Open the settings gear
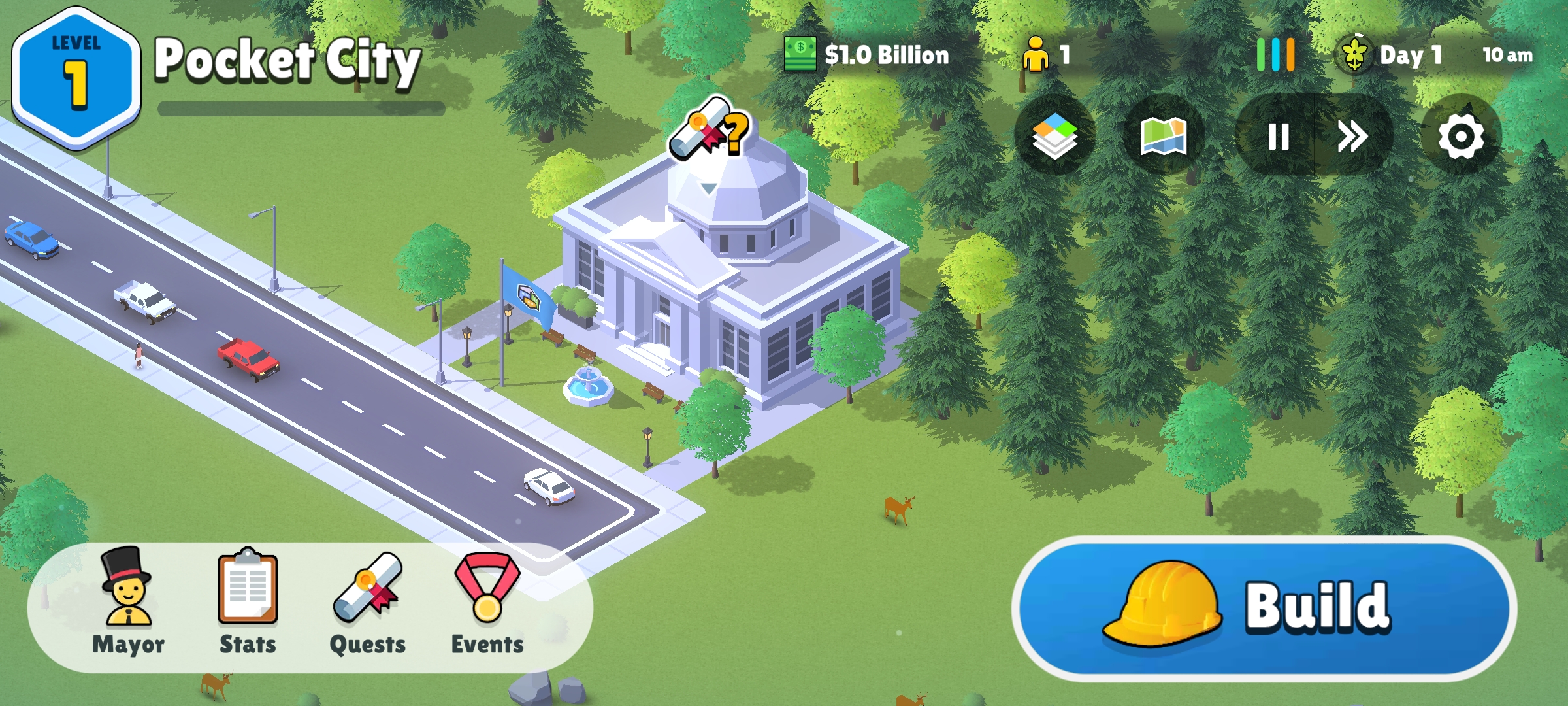Viewport: 1568px width, 706px height. (1461, 136)
